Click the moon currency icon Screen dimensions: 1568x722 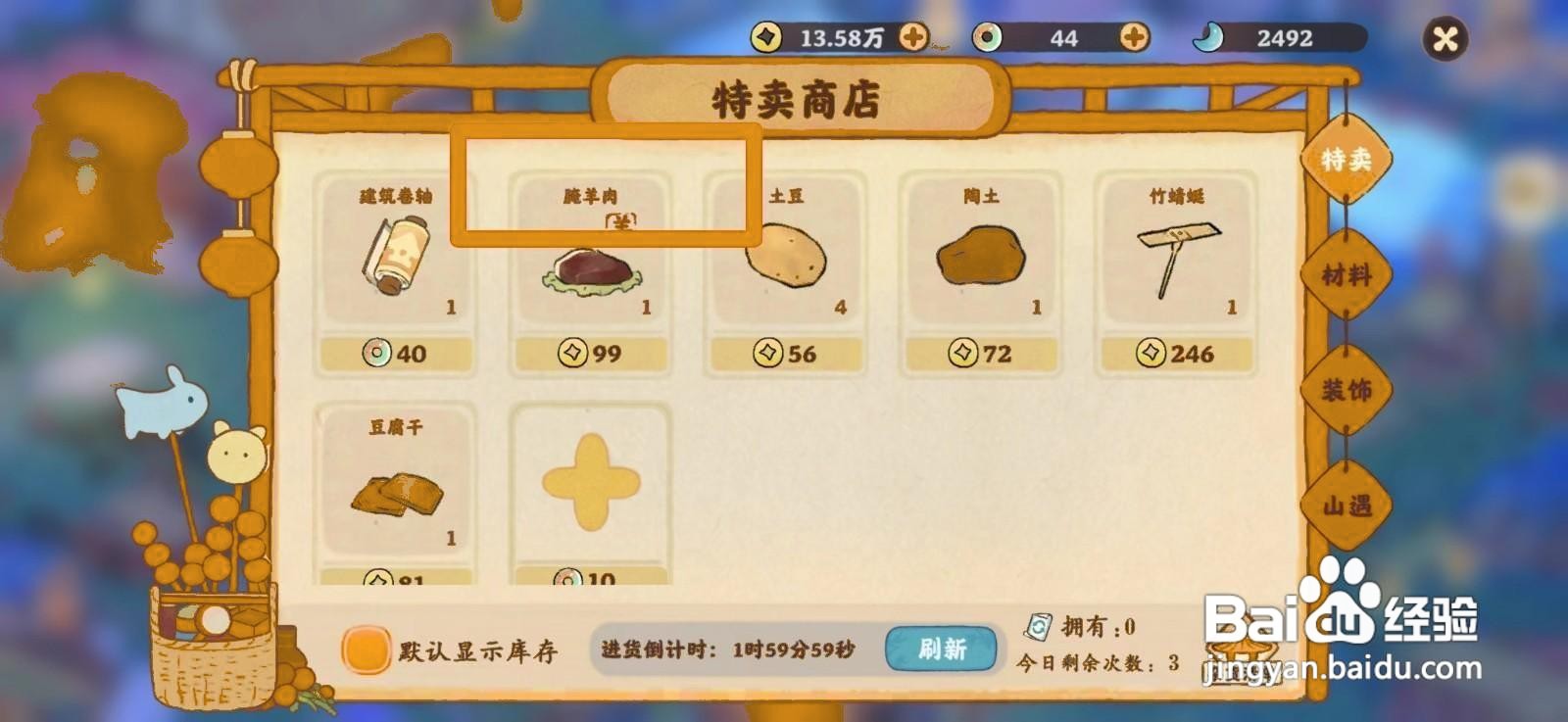tap(1211, 35)
